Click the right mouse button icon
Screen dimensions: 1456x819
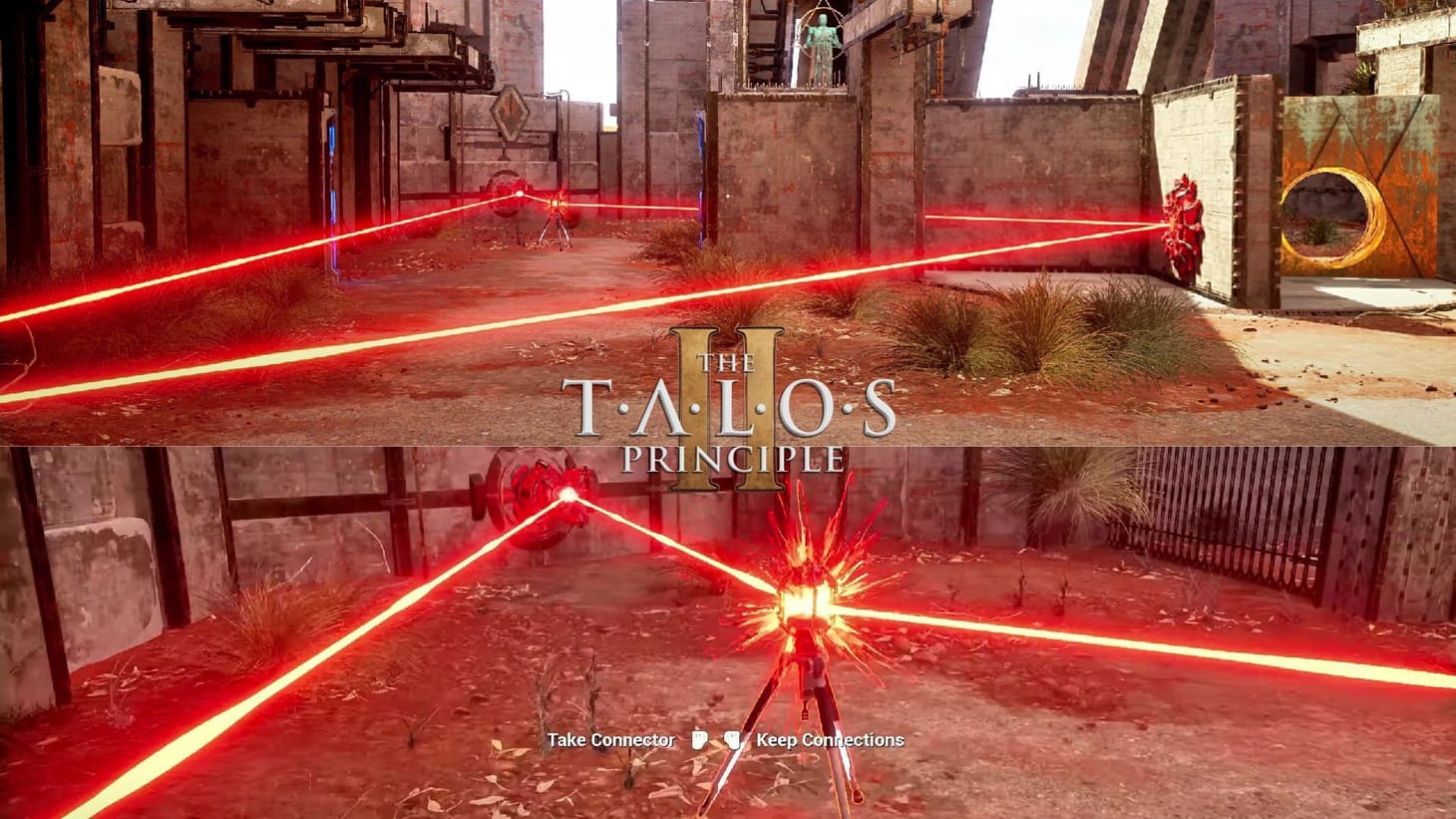pyautogui.click(x=733, y=739)
